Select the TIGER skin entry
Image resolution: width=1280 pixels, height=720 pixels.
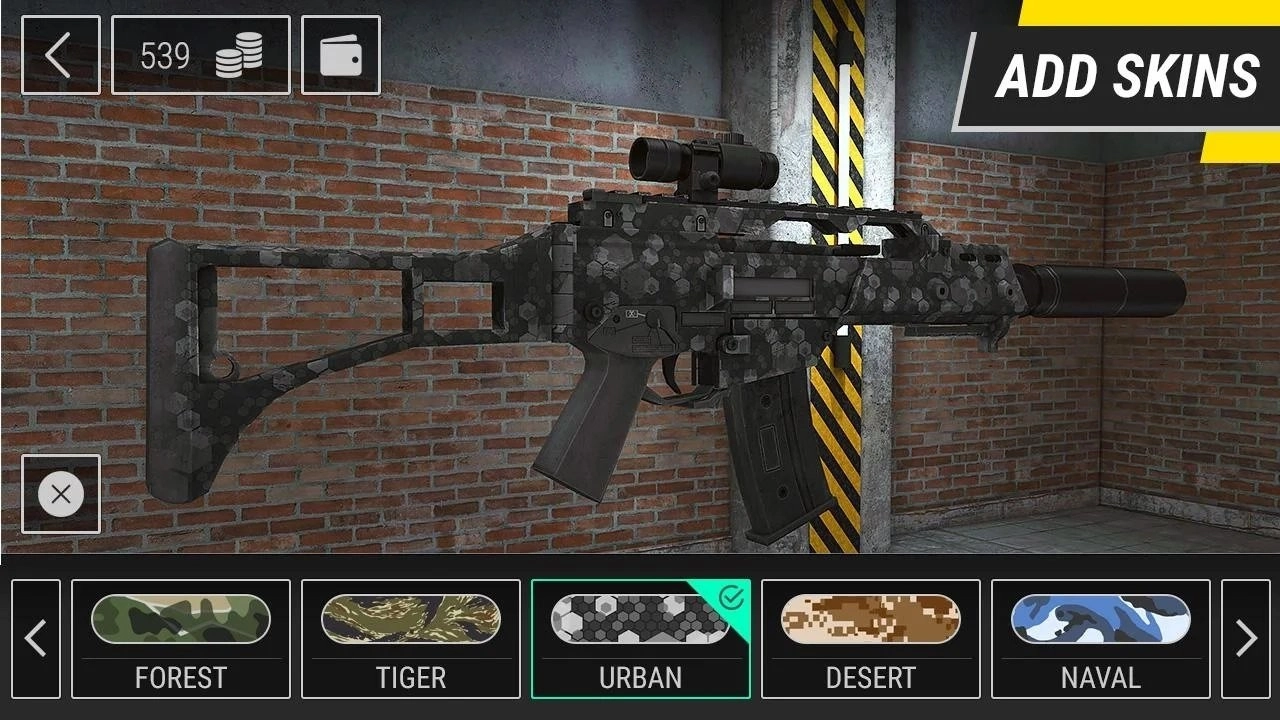[410, 637]
